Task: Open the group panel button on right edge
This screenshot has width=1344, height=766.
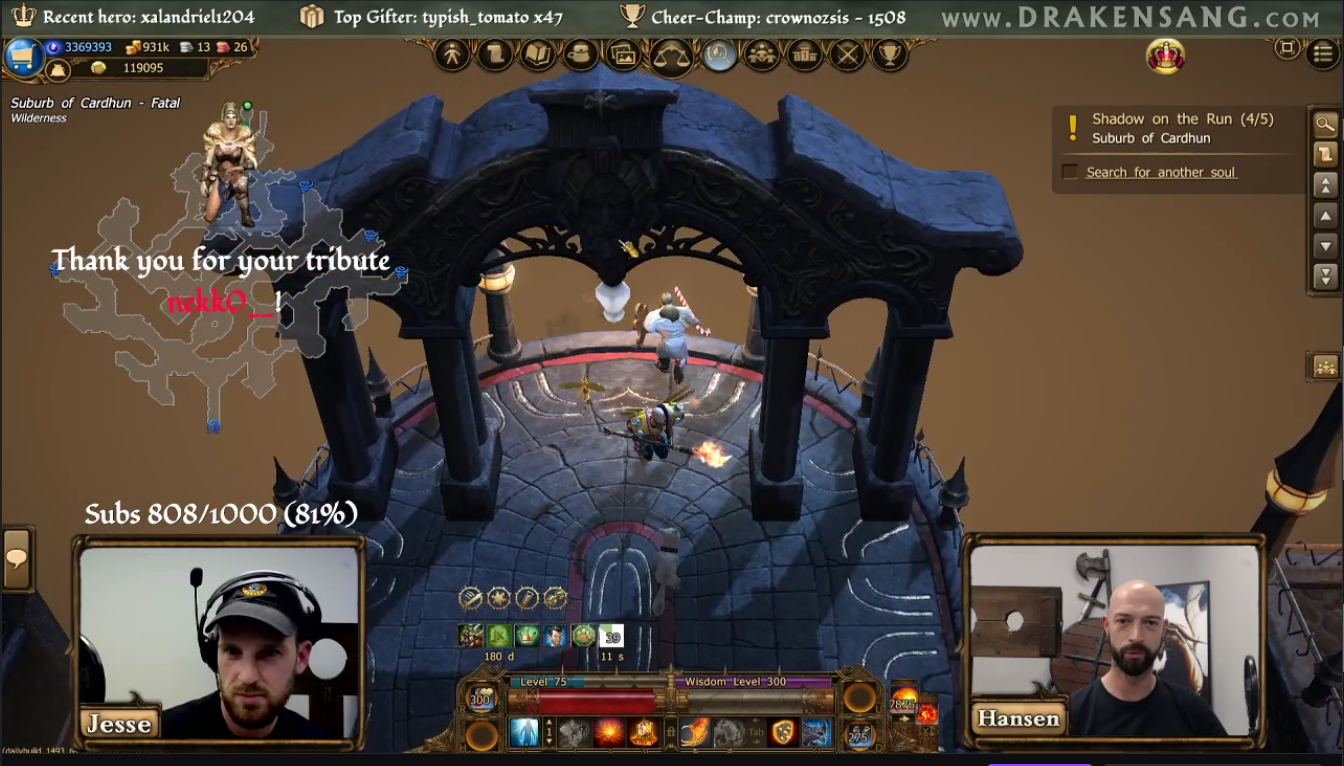Action: 1325,366
